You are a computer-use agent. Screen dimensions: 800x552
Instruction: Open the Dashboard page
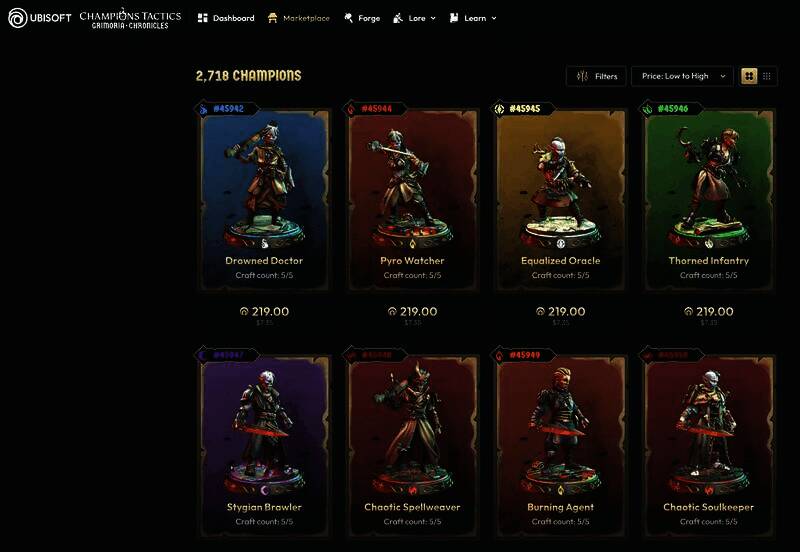(226, 18)
